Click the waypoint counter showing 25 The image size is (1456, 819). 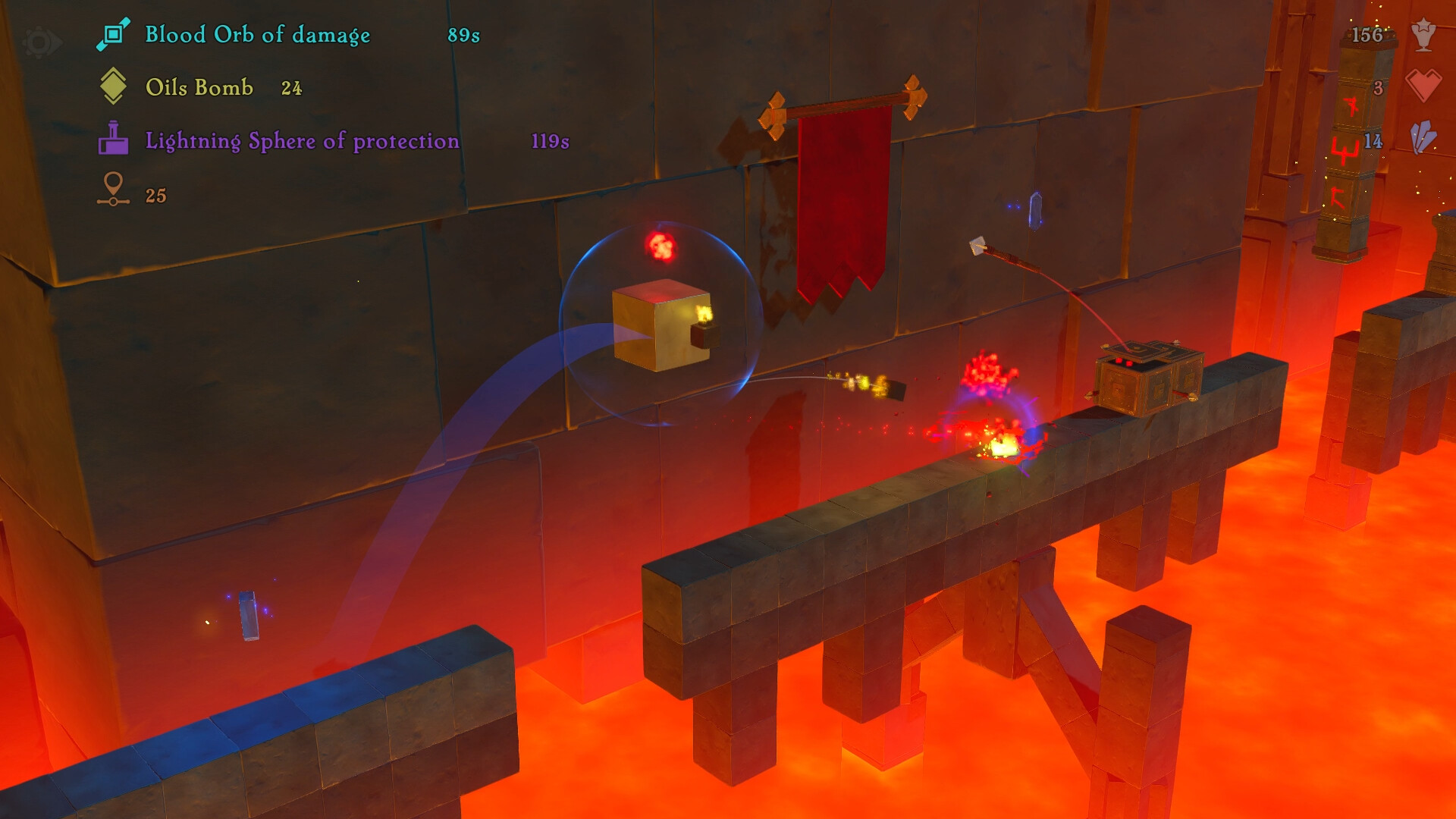pos(157,195)
